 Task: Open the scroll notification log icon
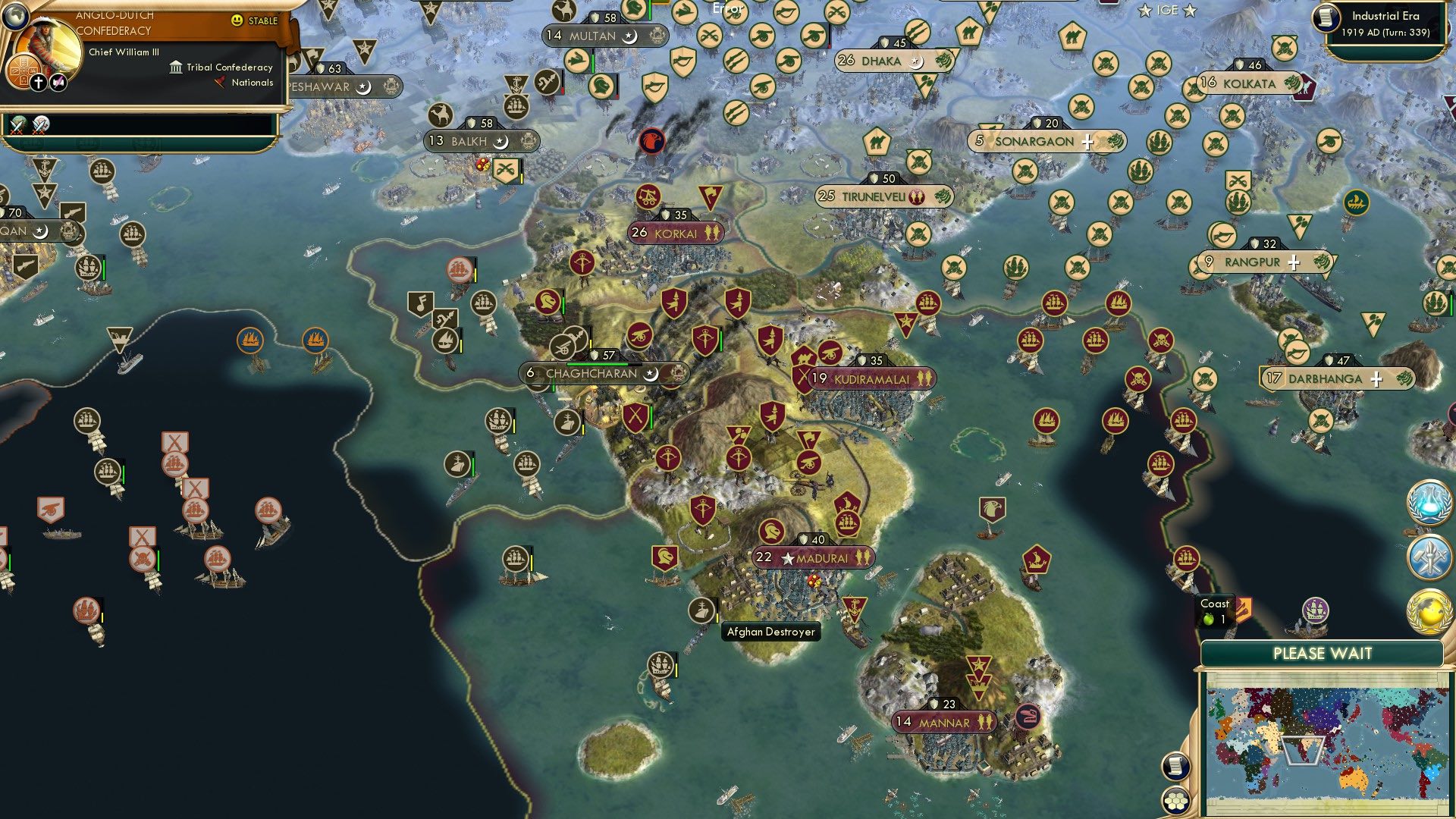[1174, 767]
